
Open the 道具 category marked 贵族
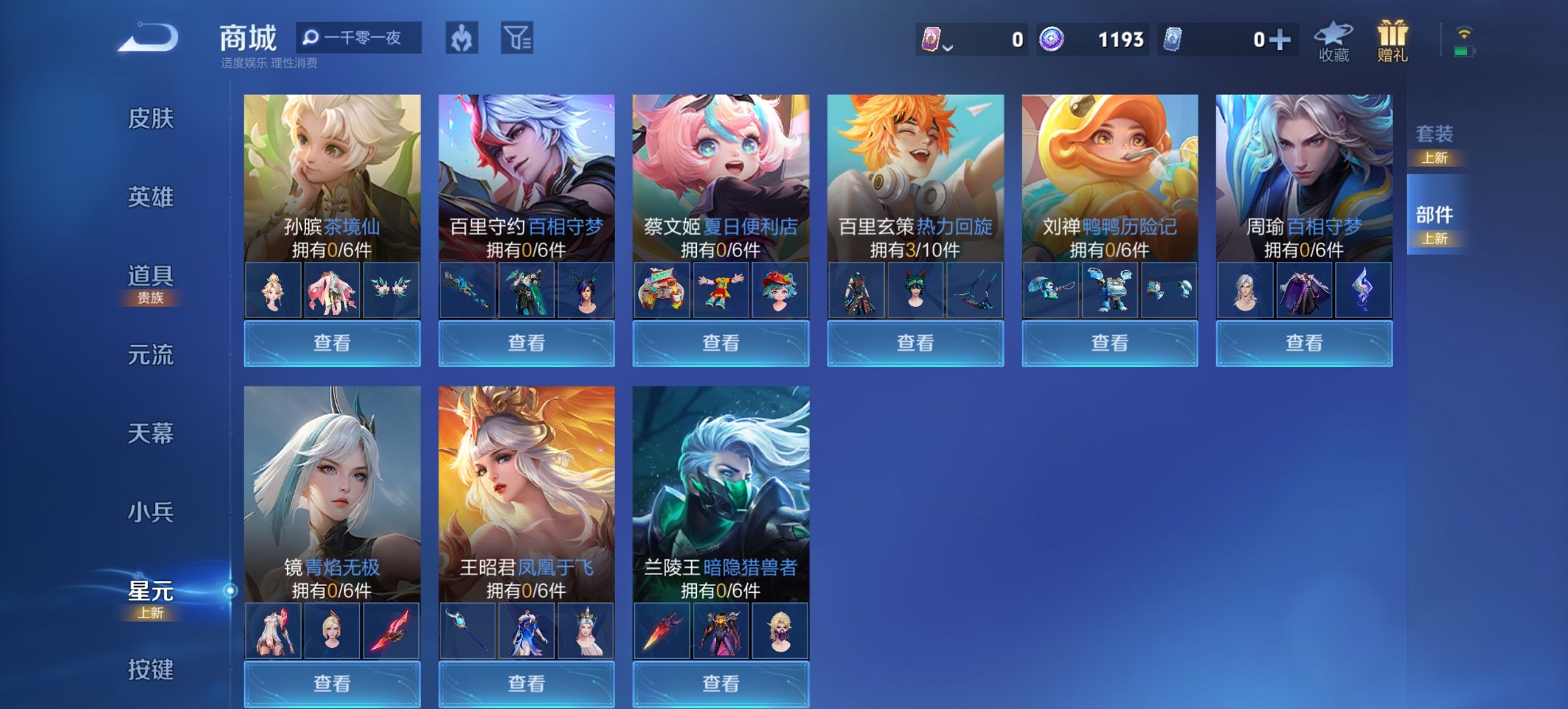[152, 278]
